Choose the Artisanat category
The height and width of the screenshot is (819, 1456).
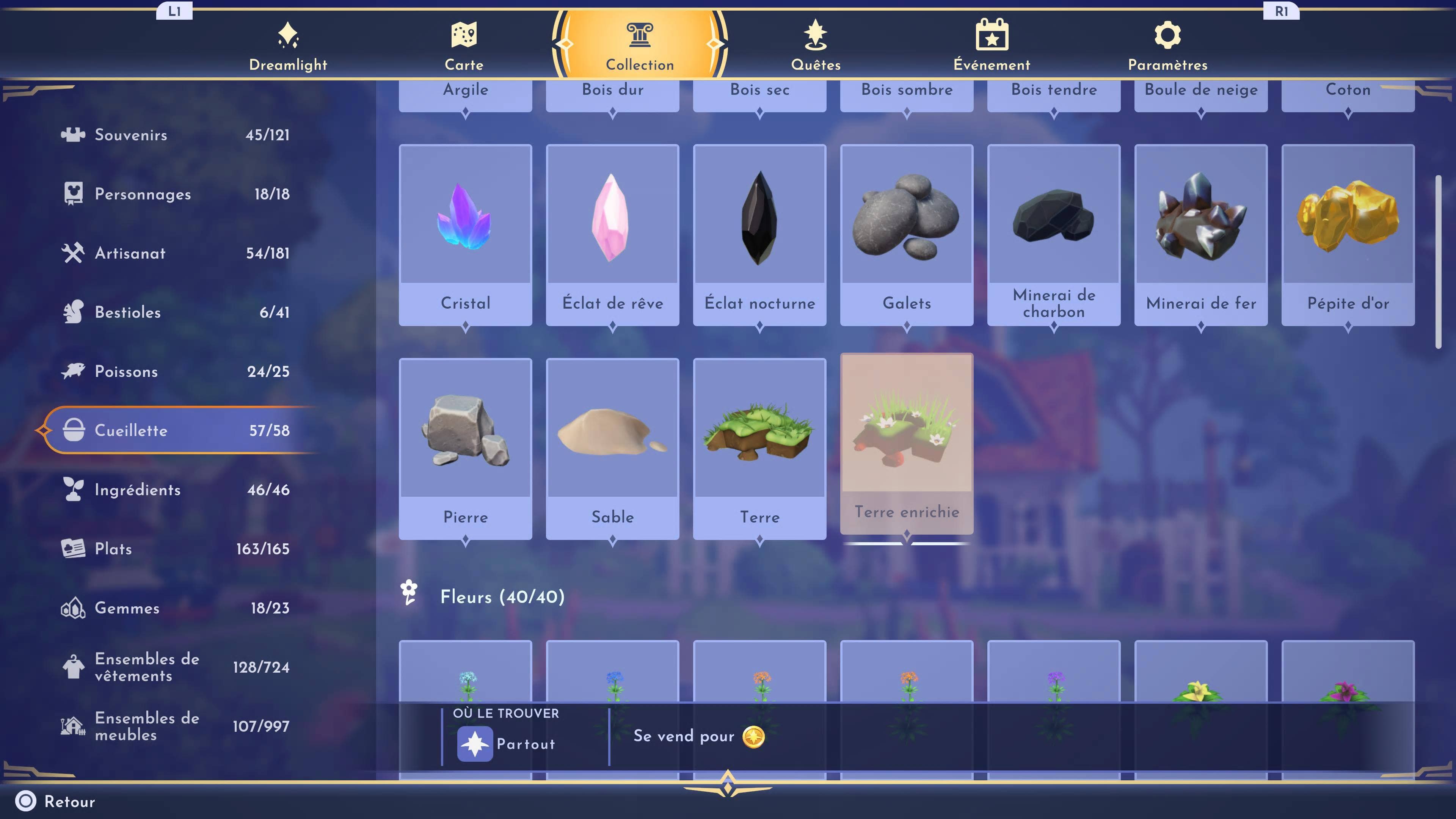point(175,253)
